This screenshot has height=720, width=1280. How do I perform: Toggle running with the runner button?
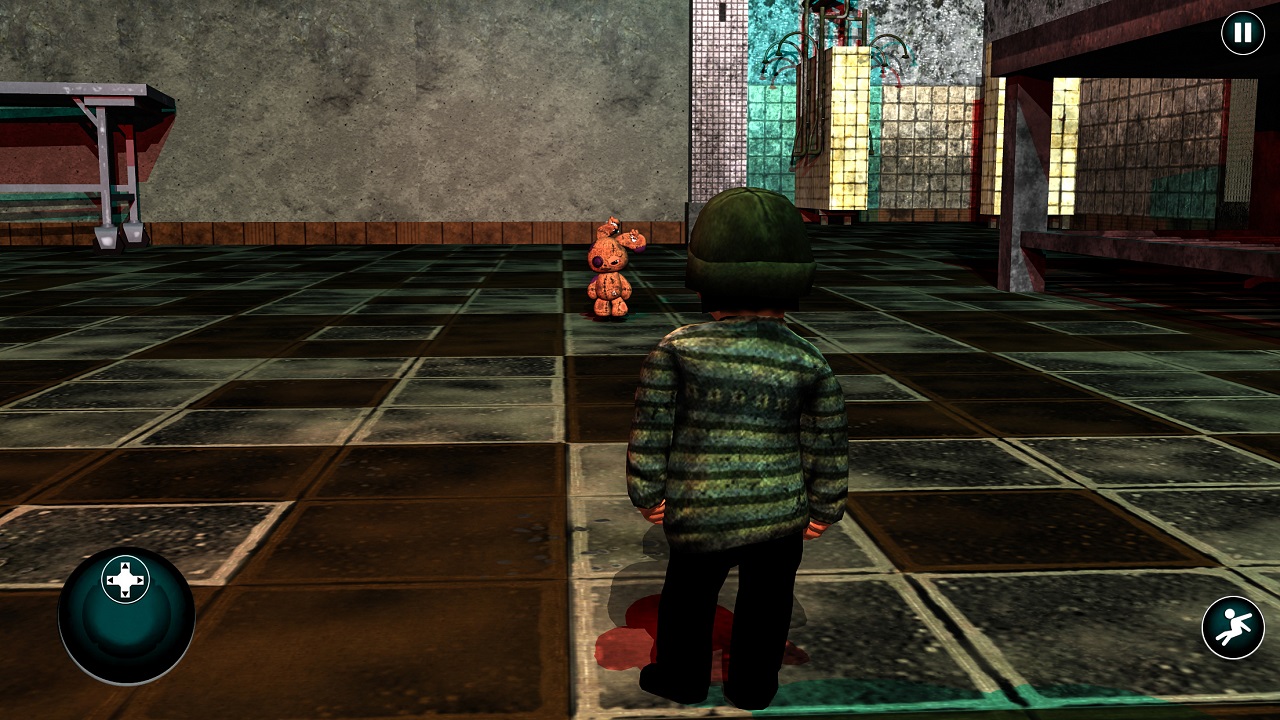point(1232,626)
